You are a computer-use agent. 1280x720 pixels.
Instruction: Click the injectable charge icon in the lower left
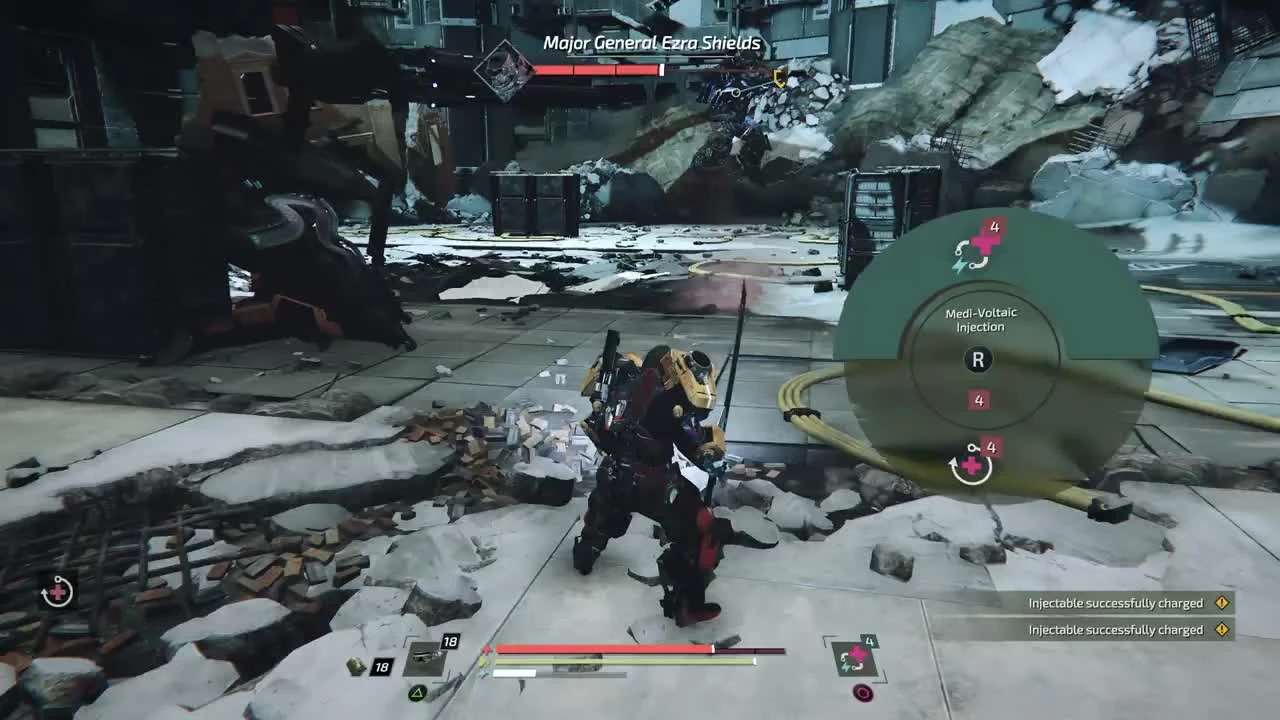(57, 592)
